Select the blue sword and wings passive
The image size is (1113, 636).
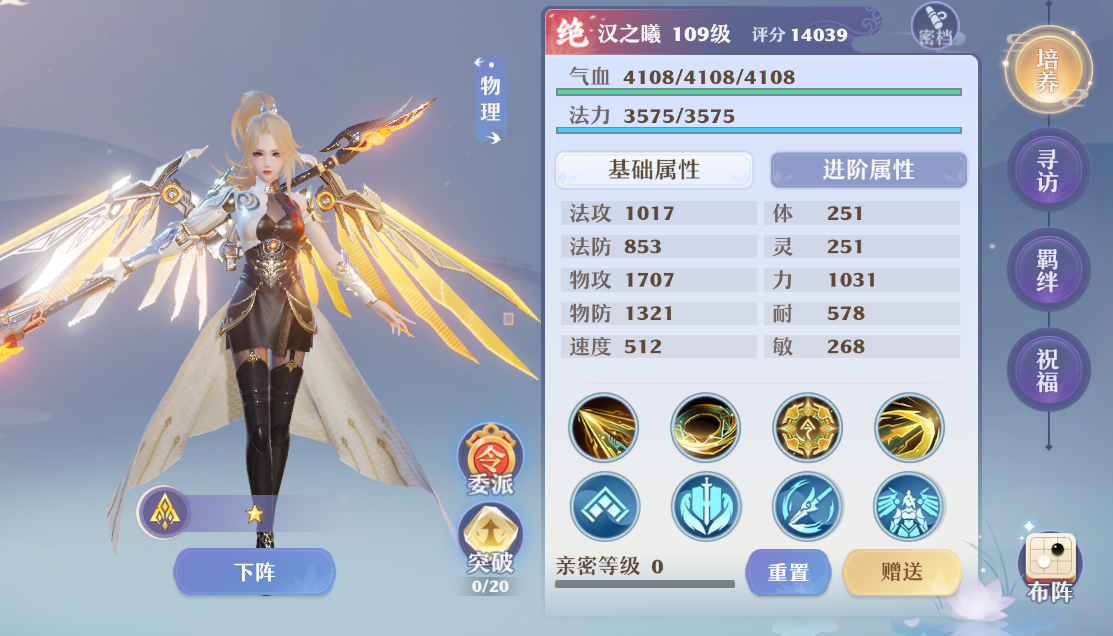[706, 507]
